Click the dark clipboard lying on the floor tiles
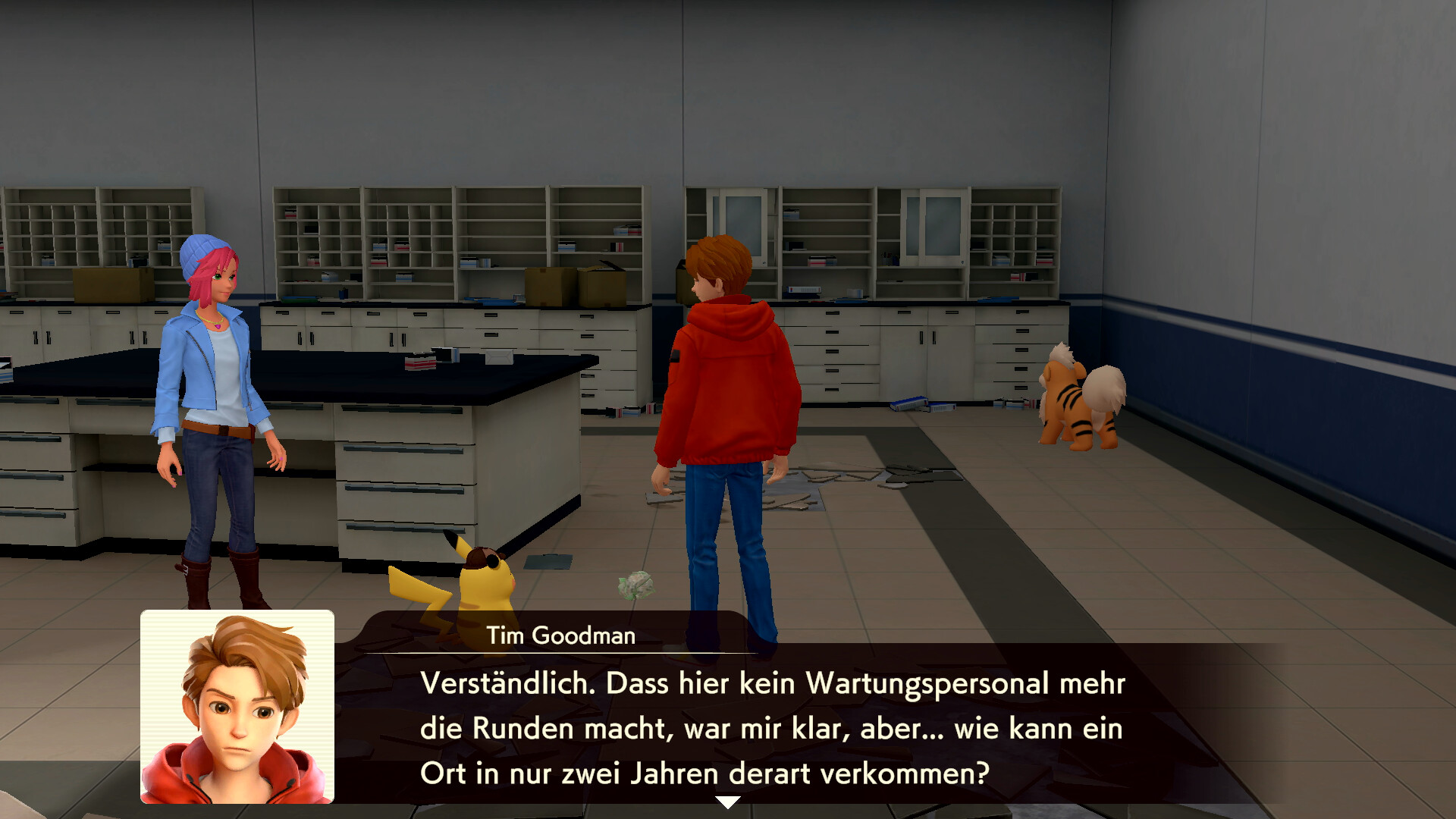The height and width of the screenshot is (819, 1456). click(548, 563)
